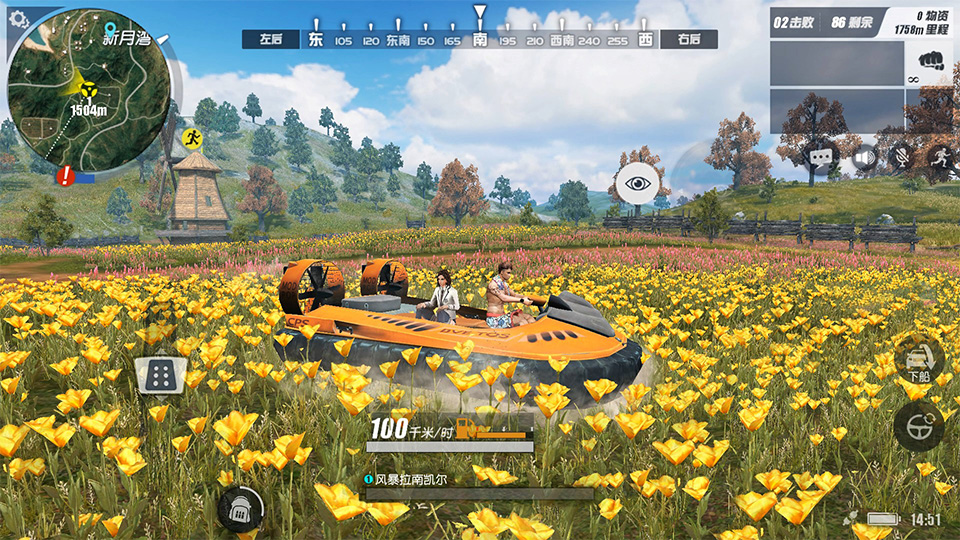Image resolution: width=960 pixels, height=540 pixels.
Task: Activate the running man sprint icon
Action: coord(940,157)
